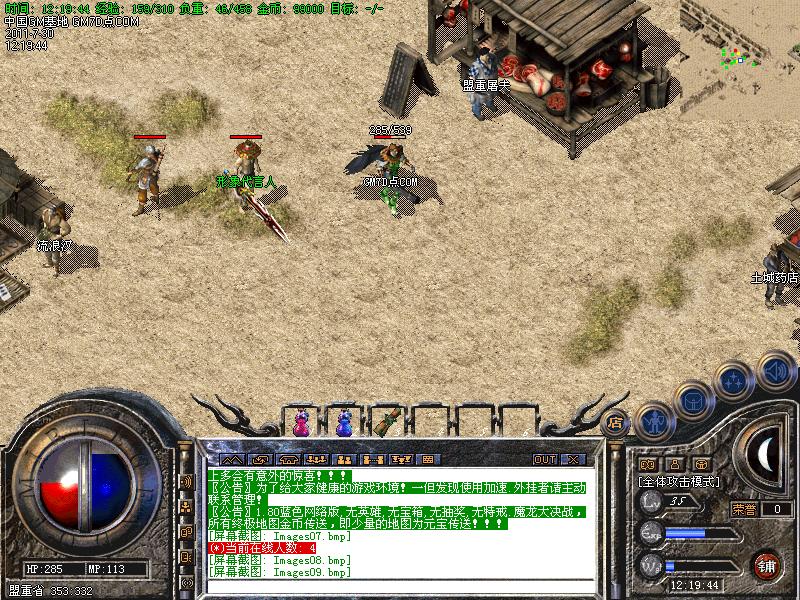
Task: Toggle sound with the speaker button
Action: tap(775, 370)
